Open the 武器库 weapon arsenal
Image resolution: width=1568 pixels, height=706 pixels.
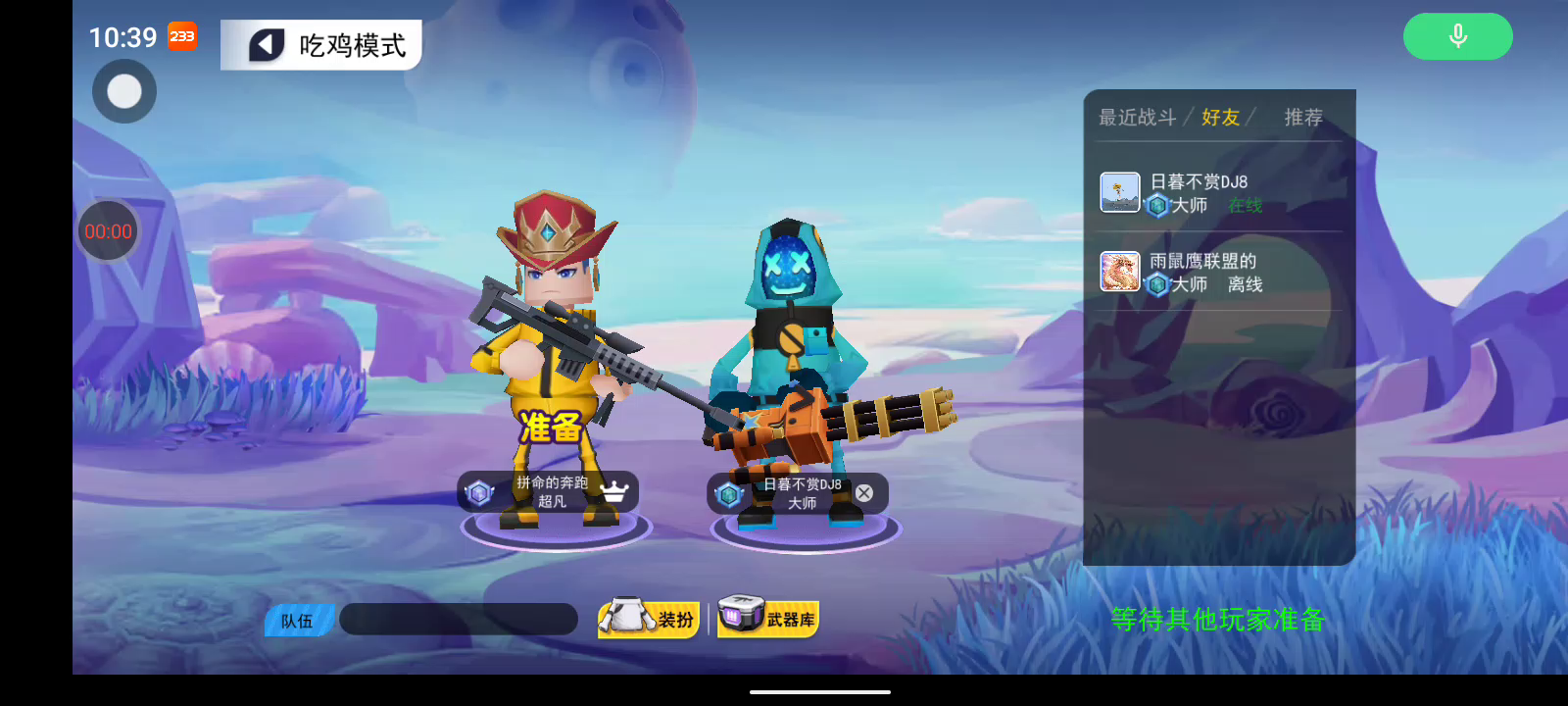tap(768, 619)
